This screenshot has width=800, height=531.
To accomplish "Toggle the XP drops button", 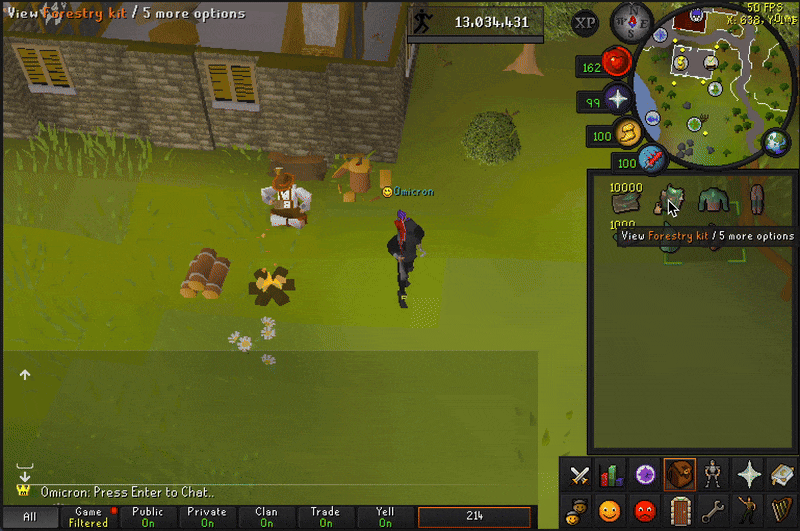I will [586, 22].
